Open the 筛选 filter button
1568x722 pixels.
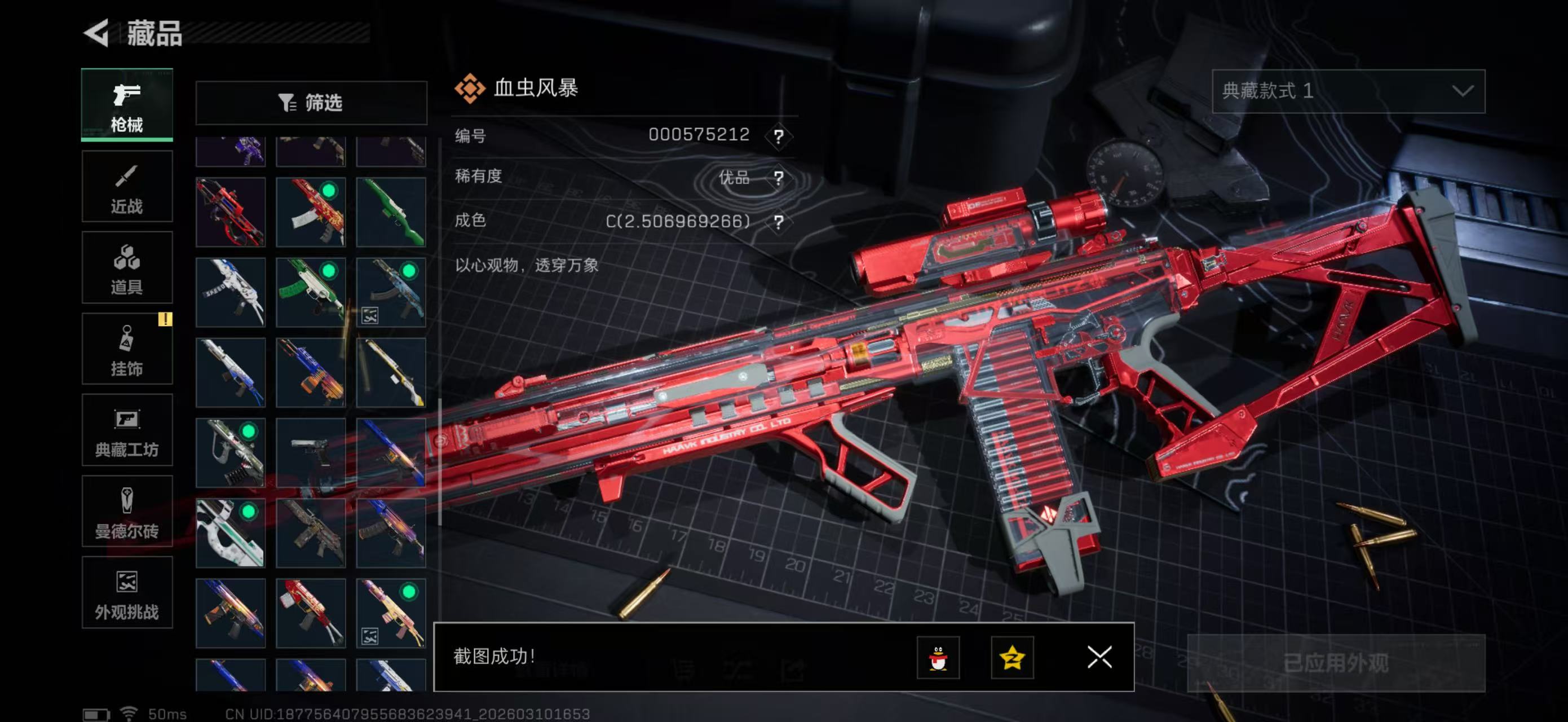pos(311,103)
